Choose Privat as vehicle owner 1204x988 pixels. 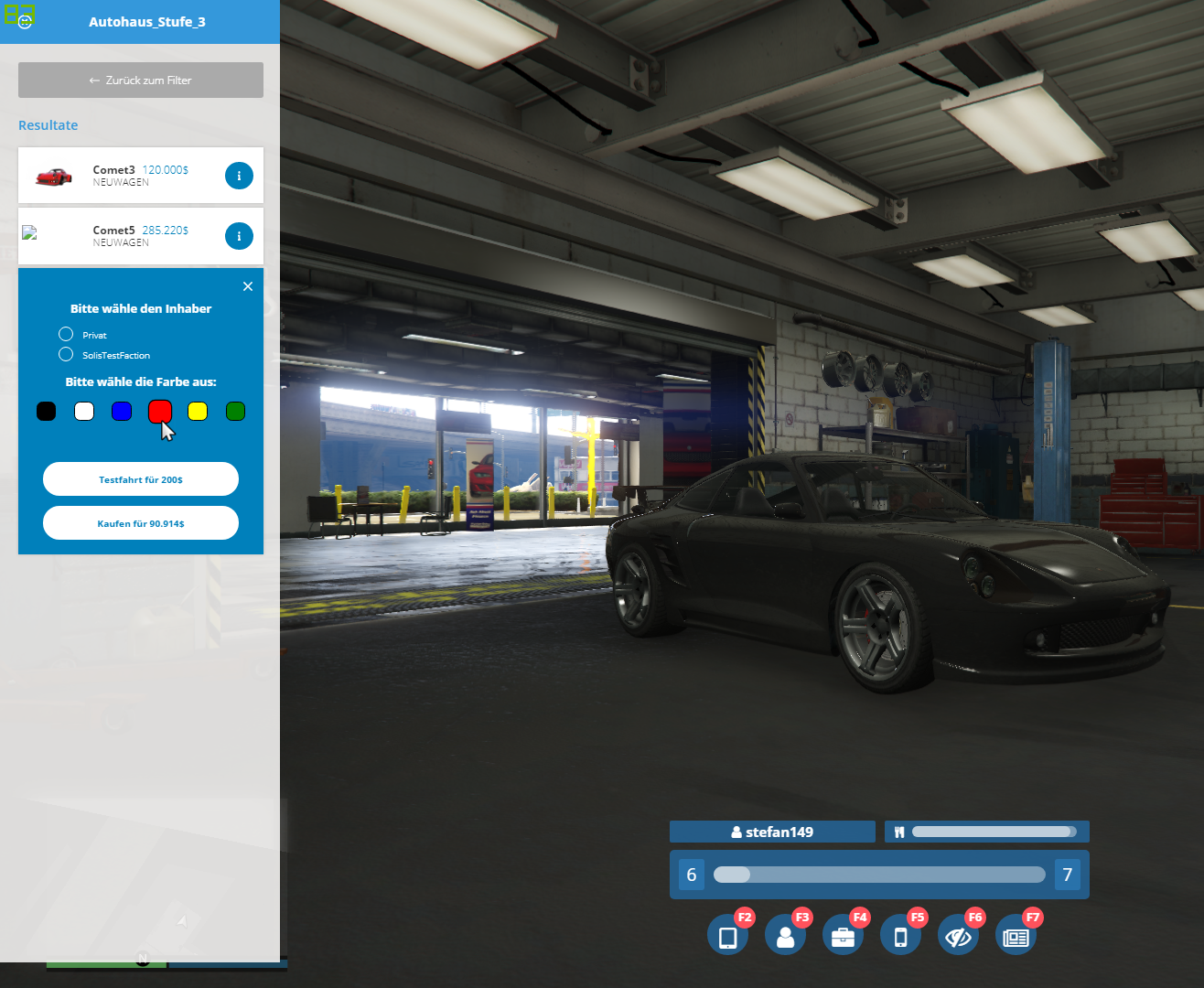point(66,335)
